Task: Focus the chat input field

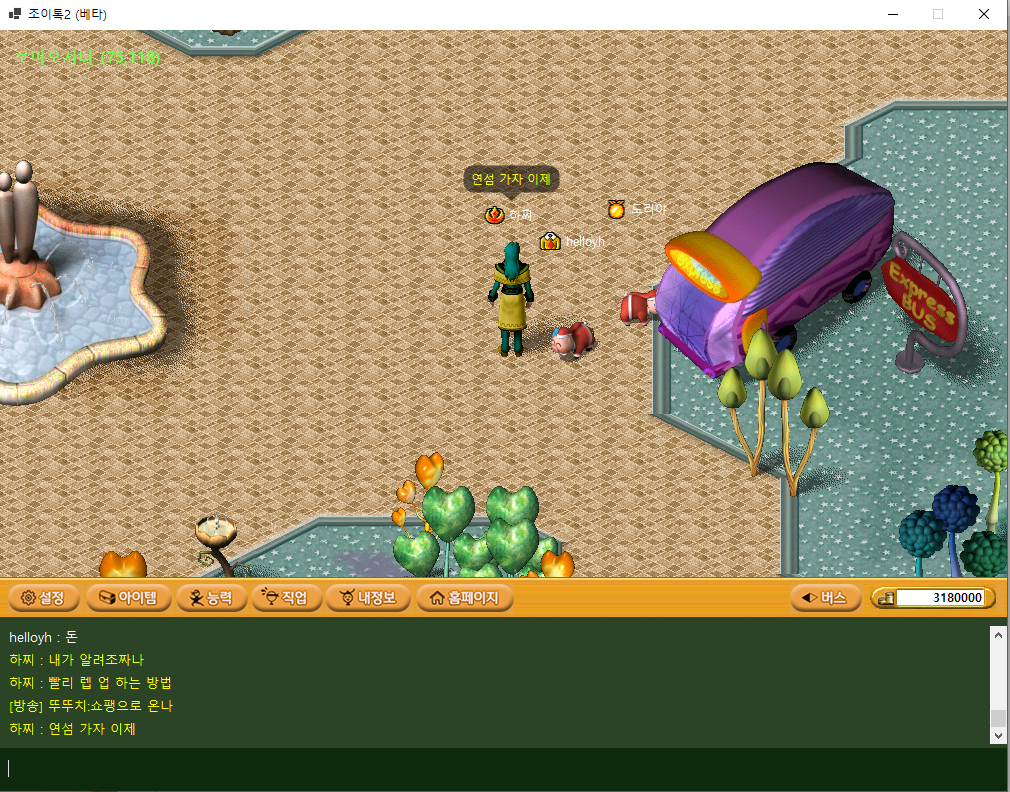Action: [x=500, y=768]
